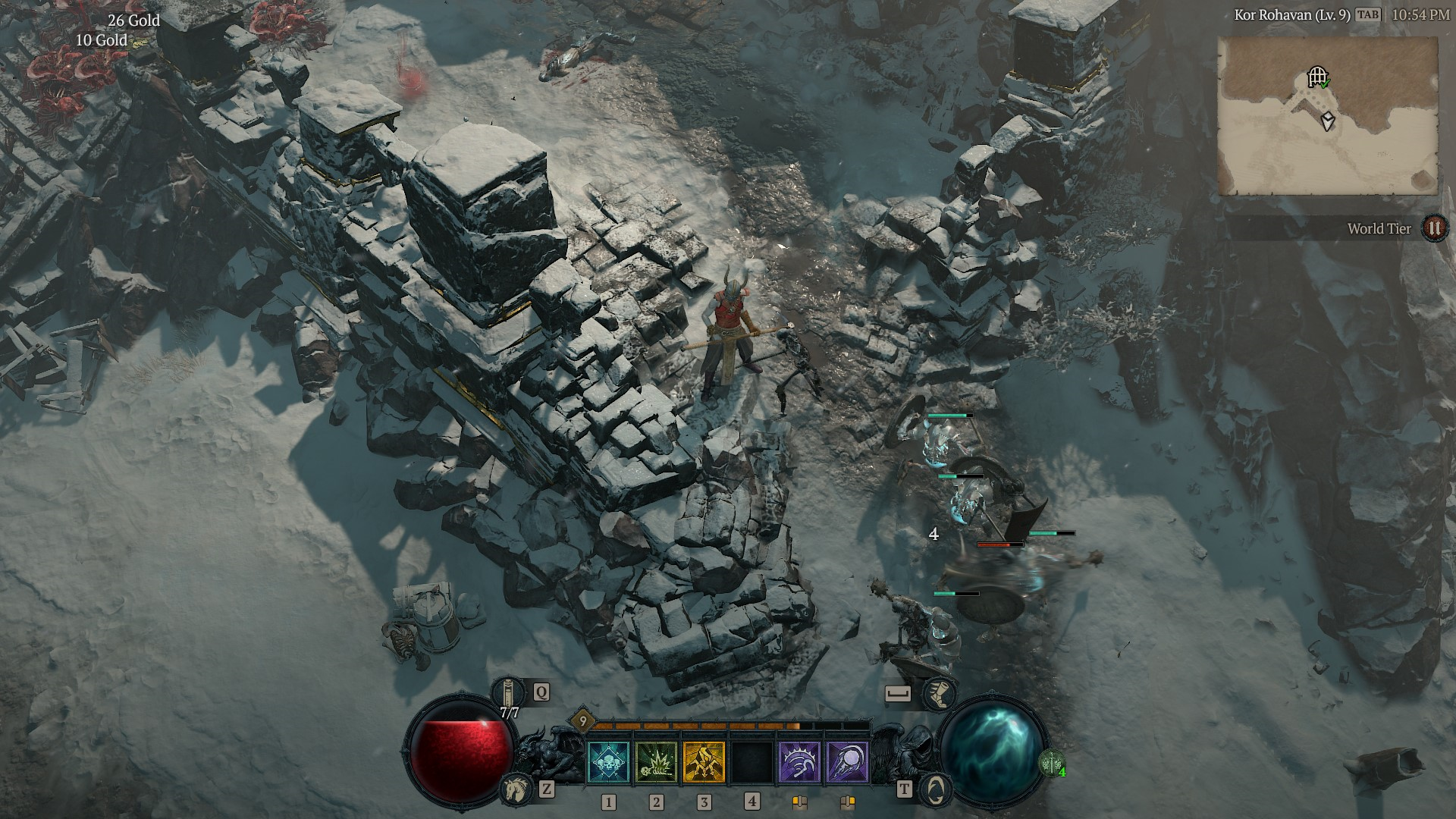Cast the green bone-burst skill in the hotbar

[657, 762]
